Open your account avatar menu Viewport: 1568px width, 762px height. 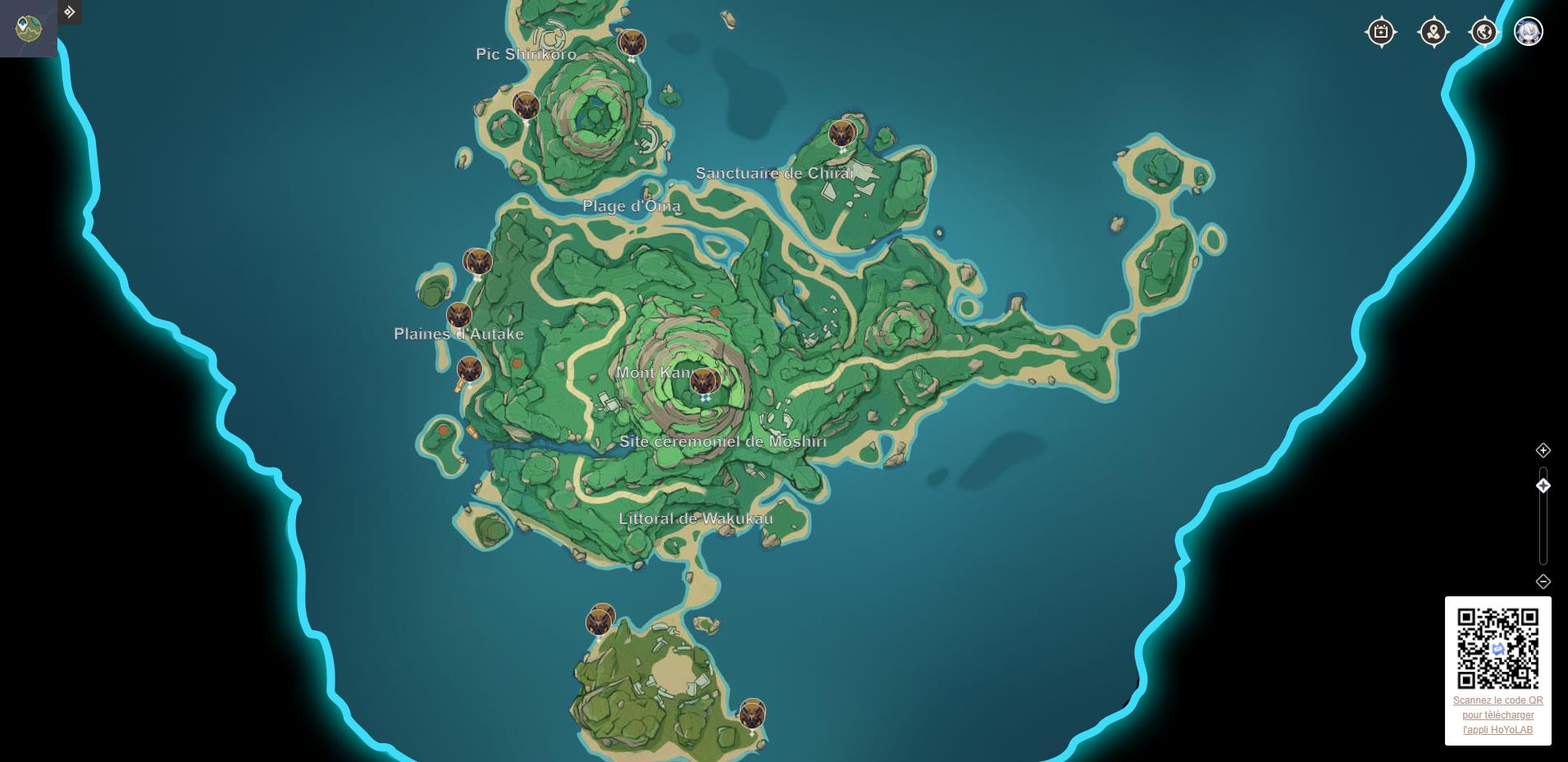[x=1529, y=31]
